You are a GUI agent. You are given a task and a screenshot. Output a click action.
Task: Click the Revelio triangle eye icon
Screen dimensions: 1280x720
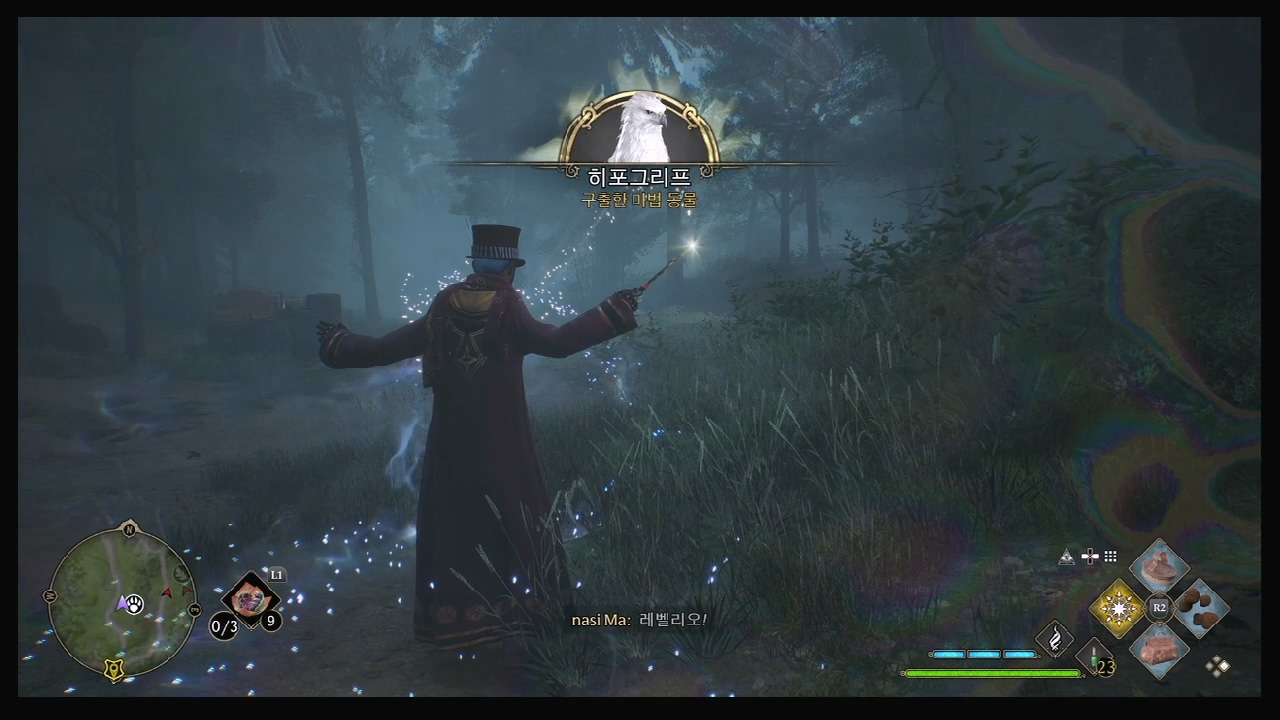(1067, 557)
